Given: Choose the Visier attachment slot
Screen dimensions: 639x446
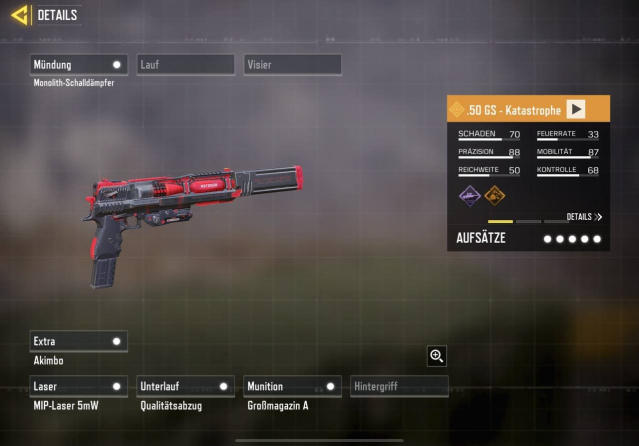Looking at the screenshot, I should tap(292, 64).
